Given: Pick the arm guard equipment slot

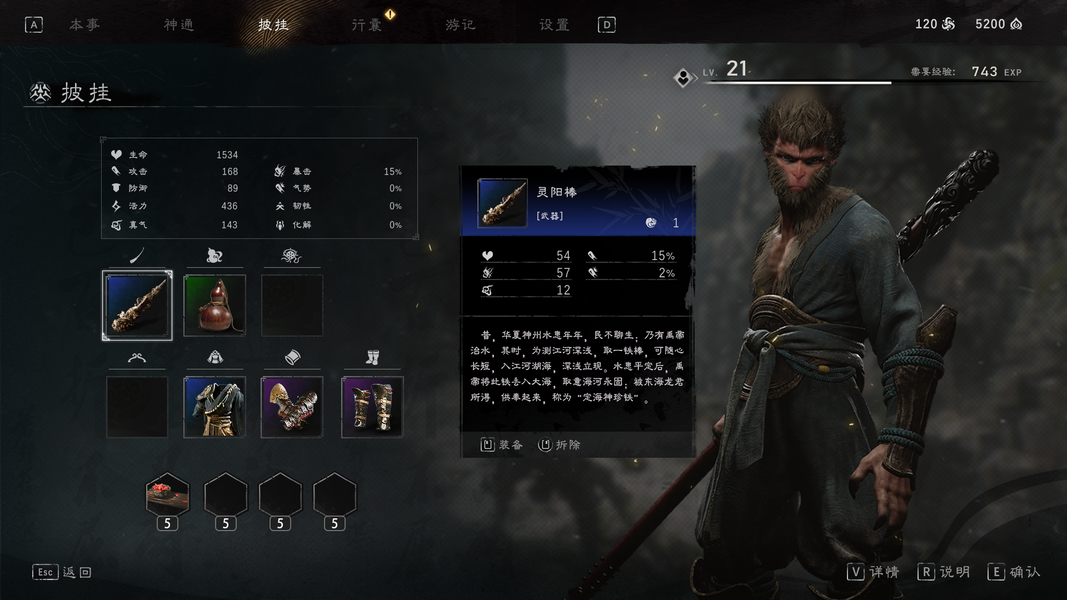Looking at the screenshot, I should [292, 407].
